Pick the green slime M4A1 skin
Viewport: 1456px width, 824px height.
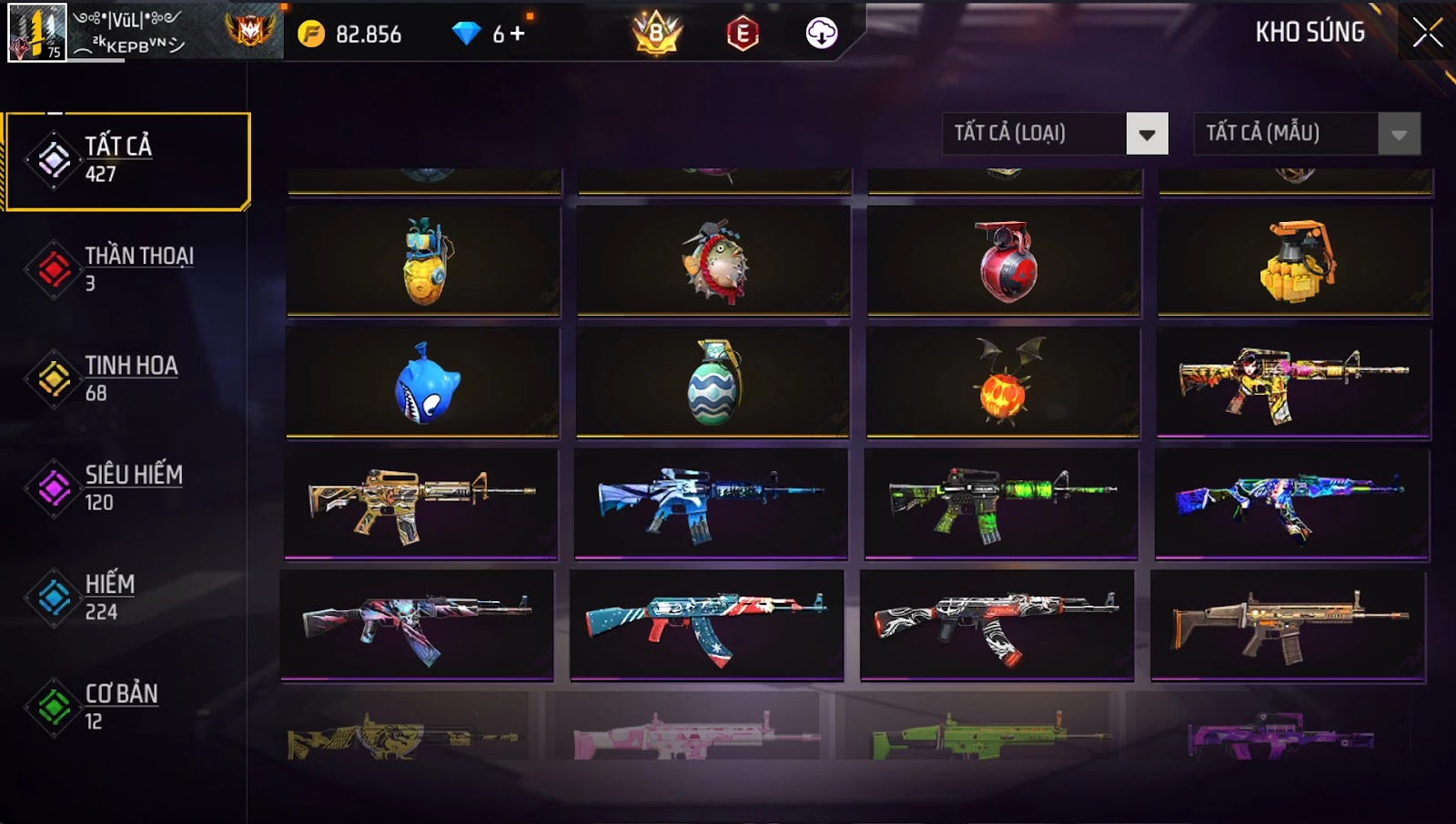coord(1001,503)
